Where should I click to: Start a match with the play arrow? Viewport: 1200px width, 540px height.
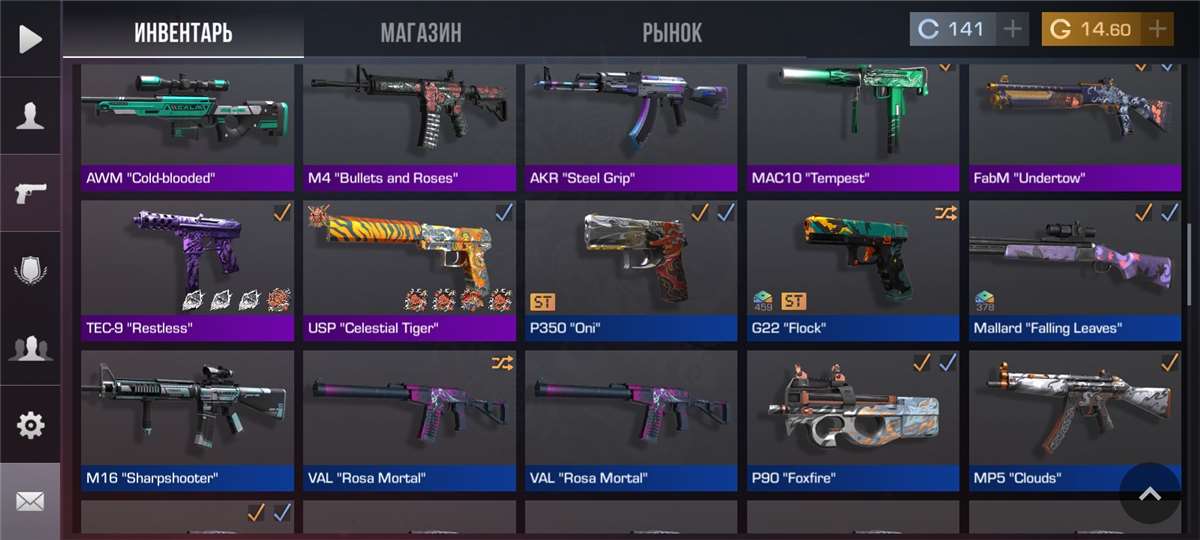[x=30, y=39]
